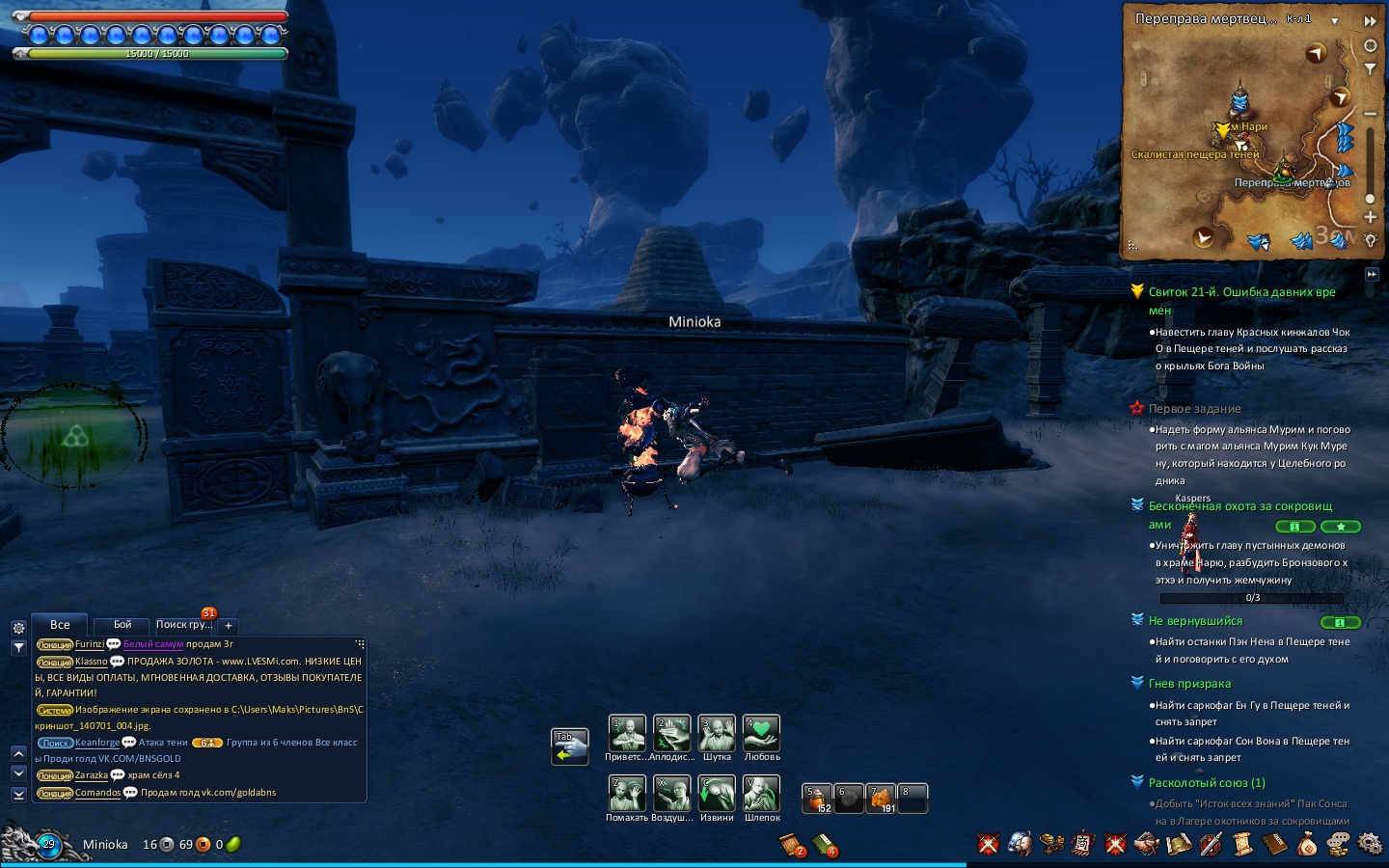
Task: Open the money pouch icon in menu bar
Action: [1307, 845]
